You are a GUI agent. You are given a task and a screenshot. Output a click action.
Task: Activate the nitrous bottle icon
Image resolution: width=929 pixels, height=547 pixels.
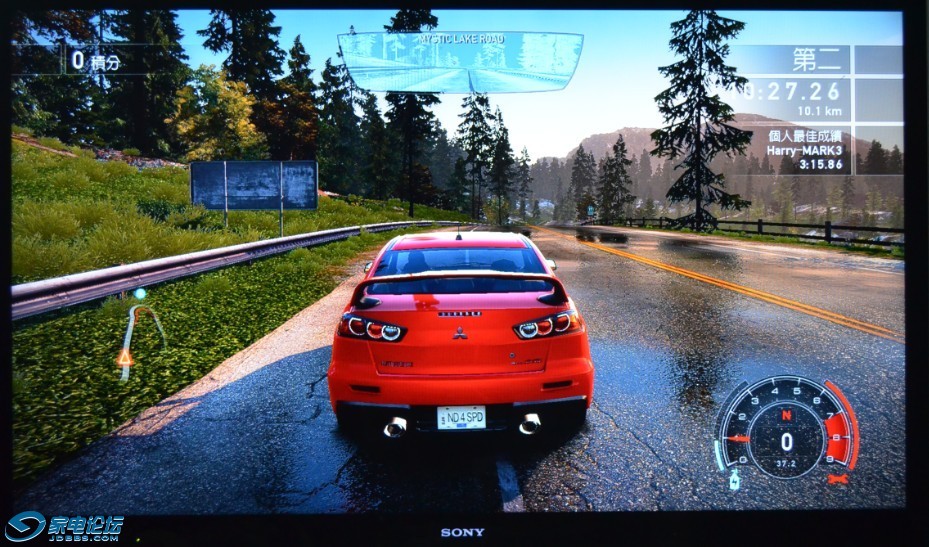(x=734, y=480)
